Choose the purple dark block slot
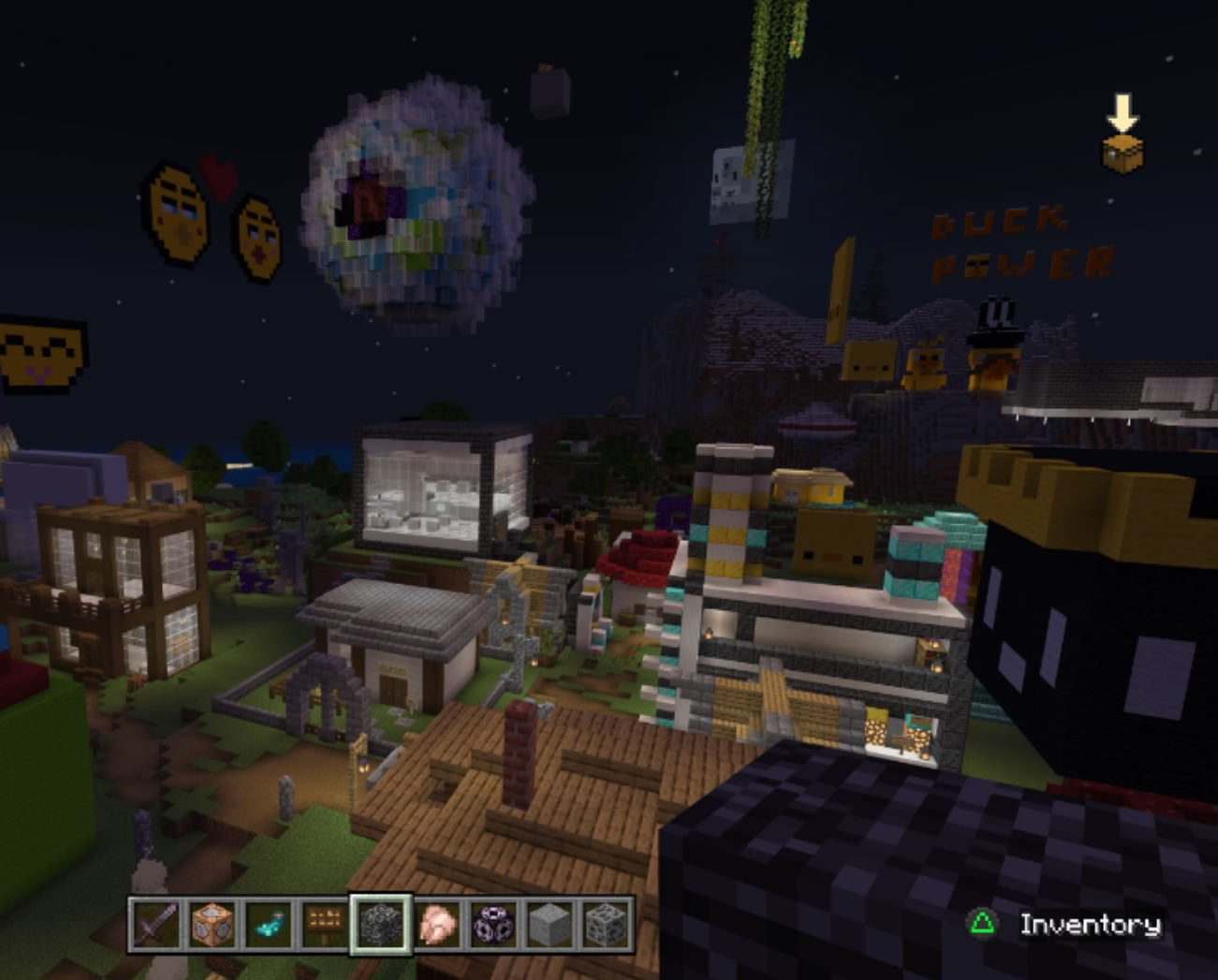Screen dimensions: 1218x980 click(493, 924)
